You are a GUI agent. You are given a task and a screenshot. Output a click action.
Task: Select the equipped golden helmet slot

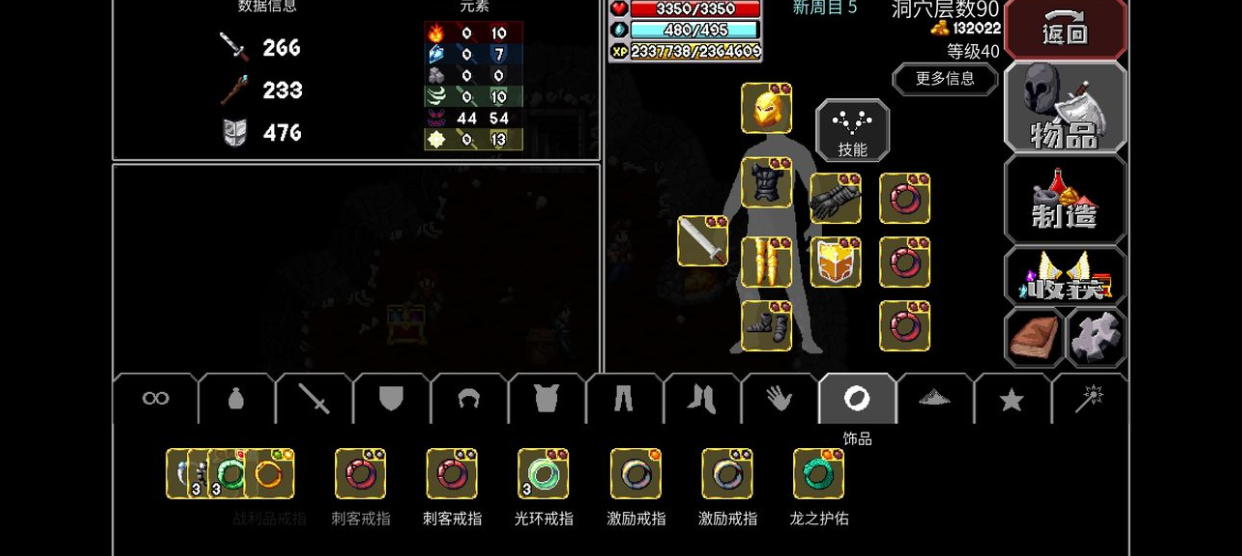pyautogui.click(x=766, y=108)
